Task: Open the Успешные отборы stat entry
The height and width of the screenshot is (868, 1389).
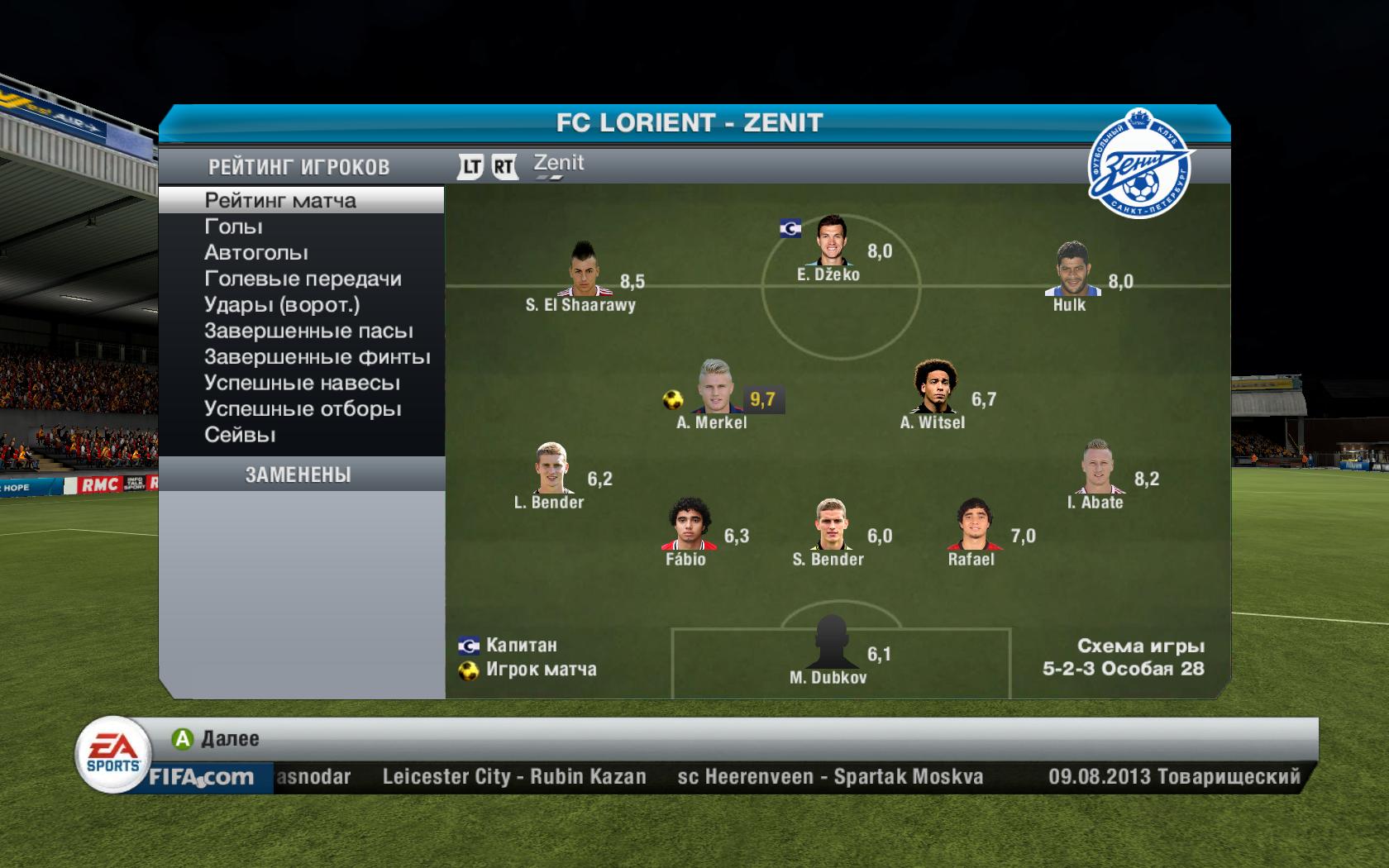Action: click(303, 409)
